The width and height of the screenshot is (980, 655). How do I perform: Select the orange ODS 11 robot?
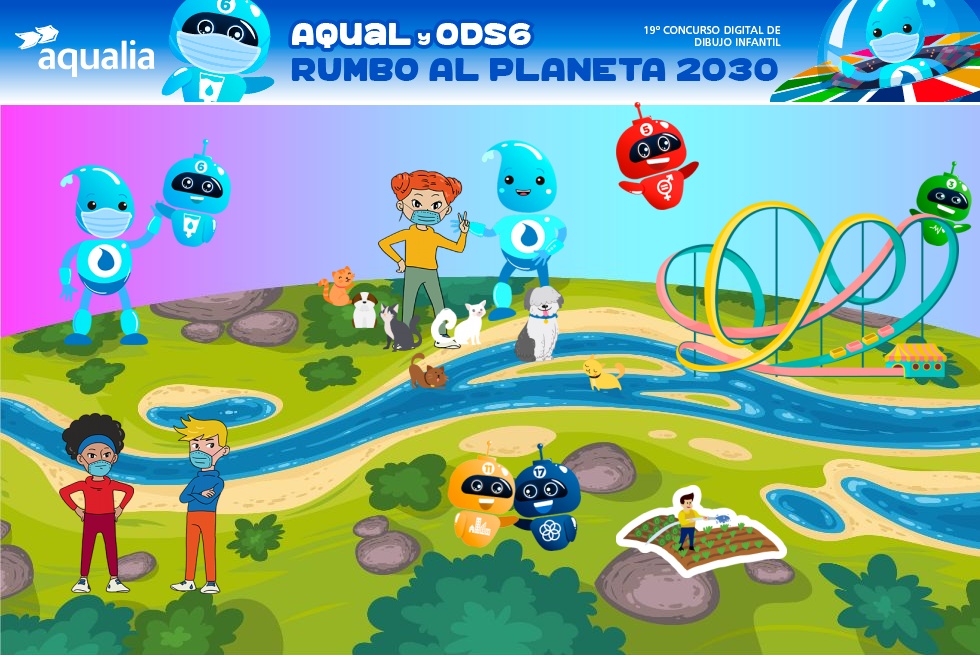point(480,500)
